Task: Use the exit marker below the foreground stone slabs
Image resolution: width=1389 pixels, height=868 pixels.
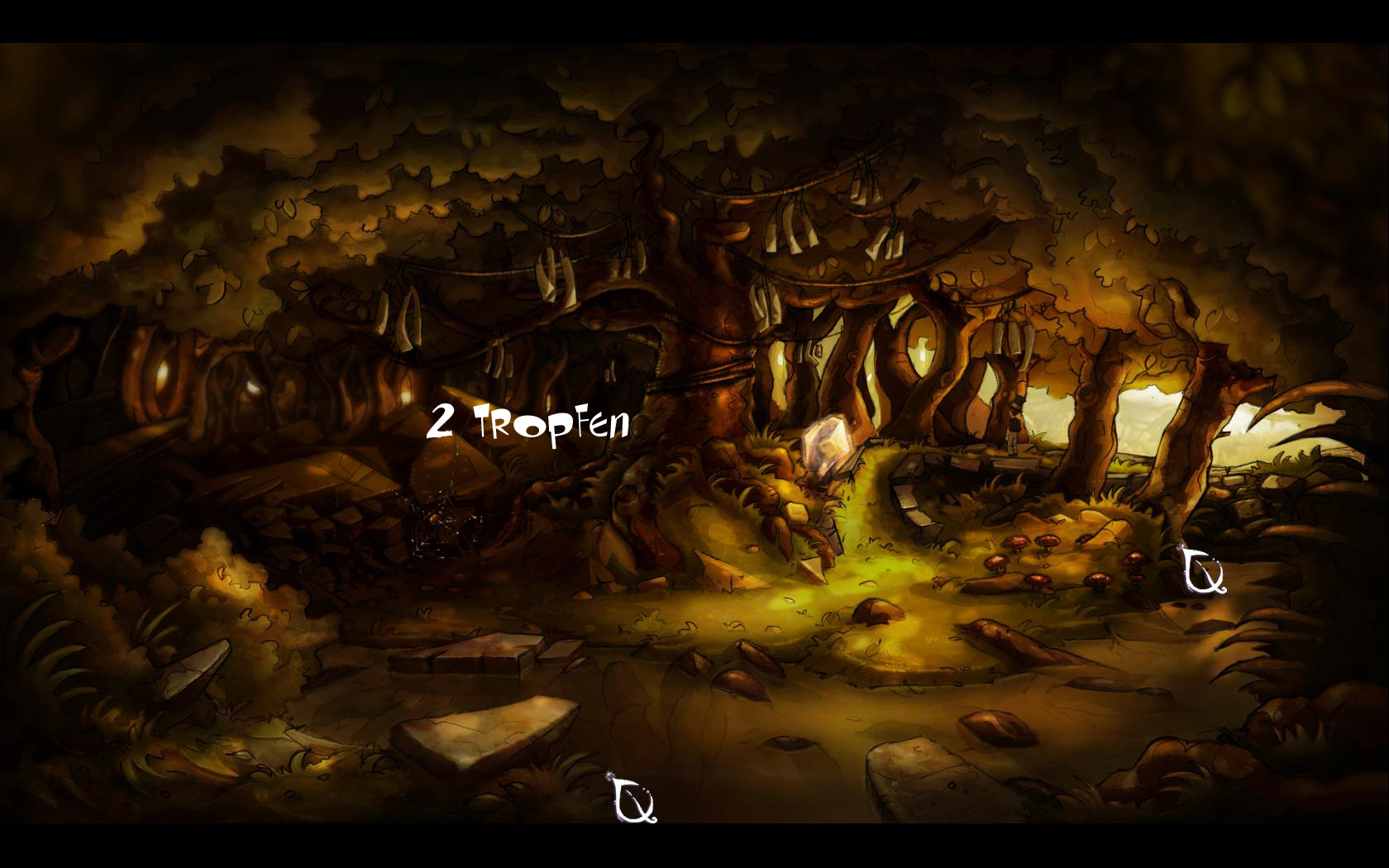Action: coord(635,799)
